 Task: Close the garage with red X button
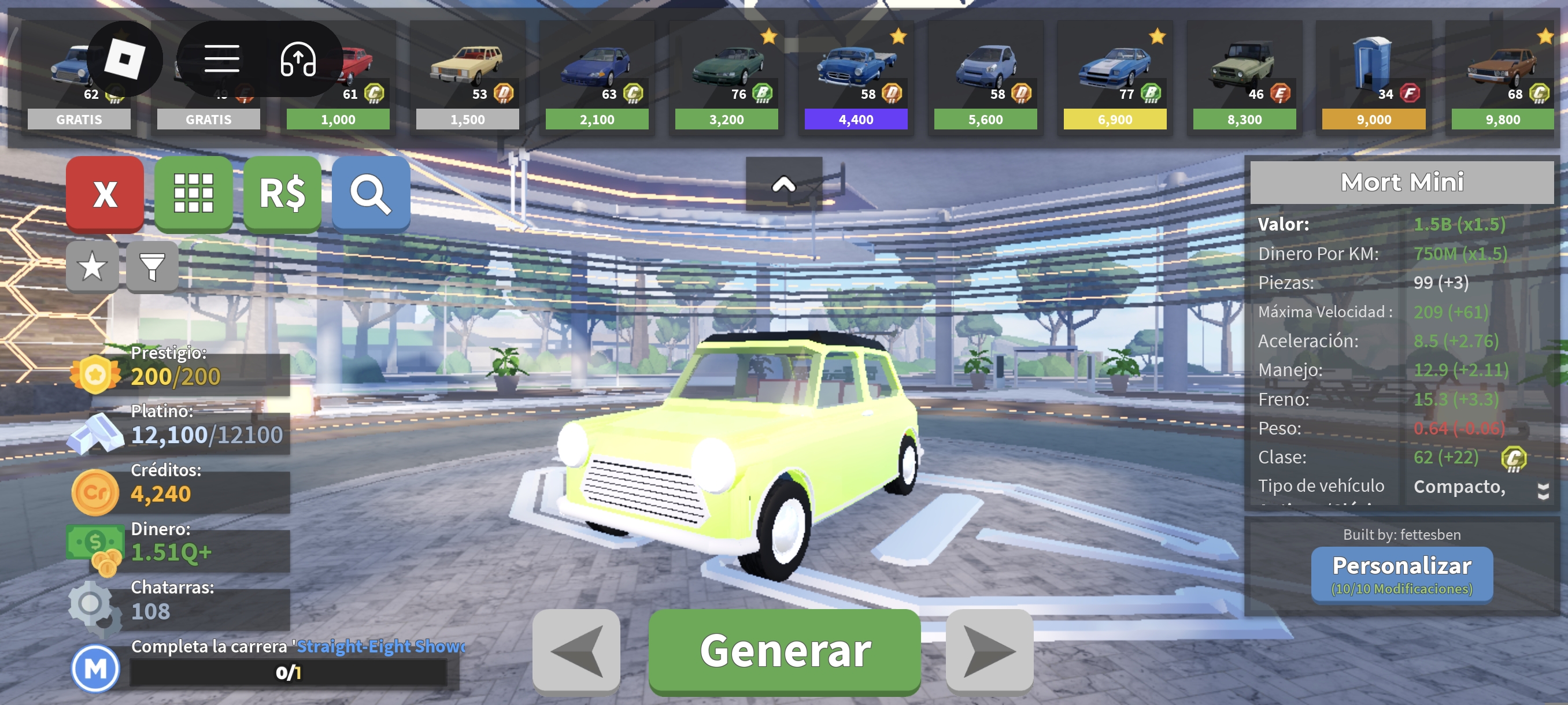point(105,194)
